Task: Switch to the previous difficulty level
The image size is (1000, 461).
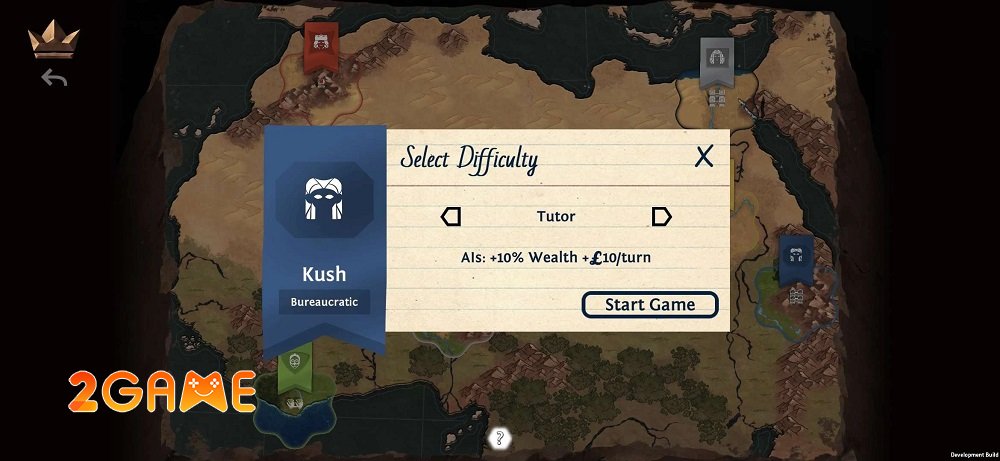Action: pyautogui.click(x=451, y=217)
